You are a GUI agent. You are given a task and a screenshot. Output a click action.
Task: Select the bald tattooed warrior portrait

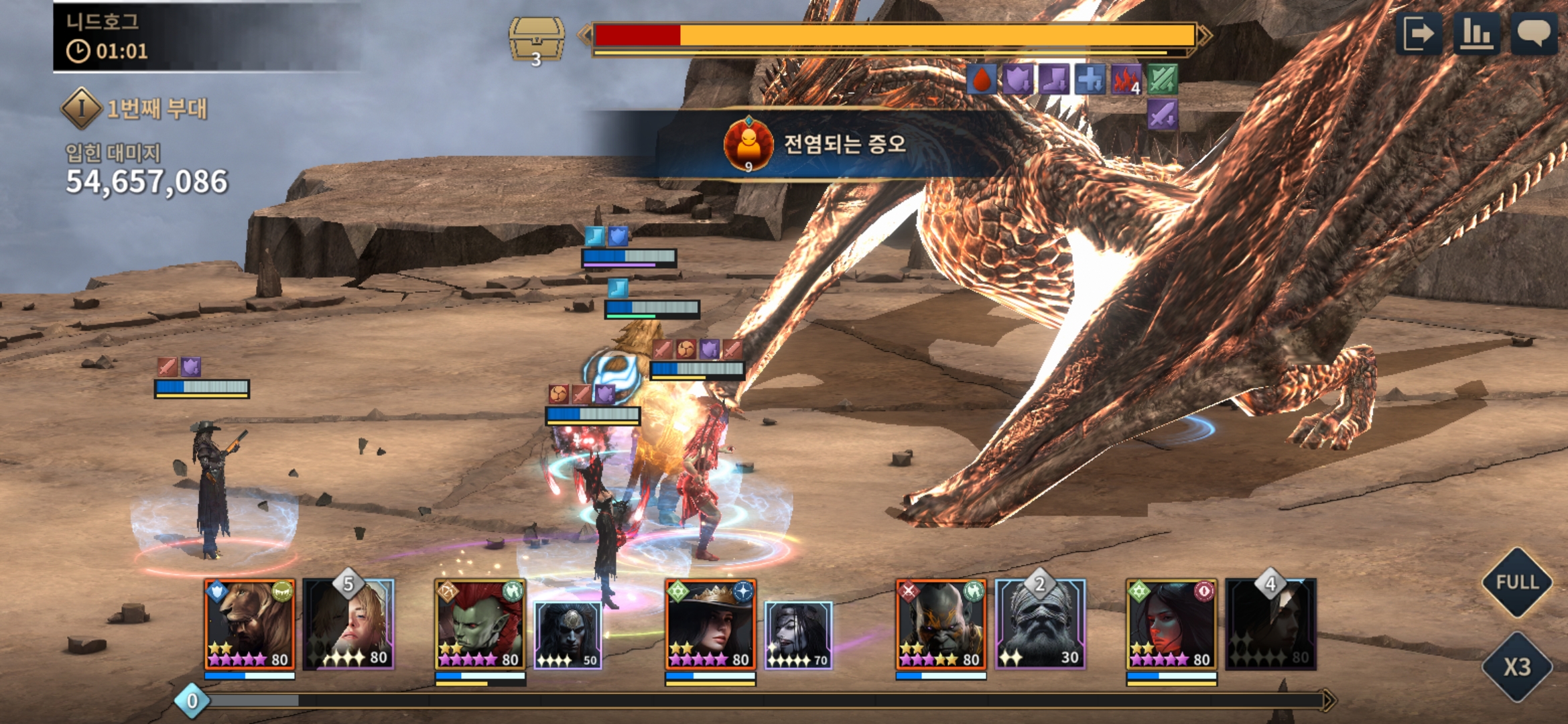[x=941, y=625]
